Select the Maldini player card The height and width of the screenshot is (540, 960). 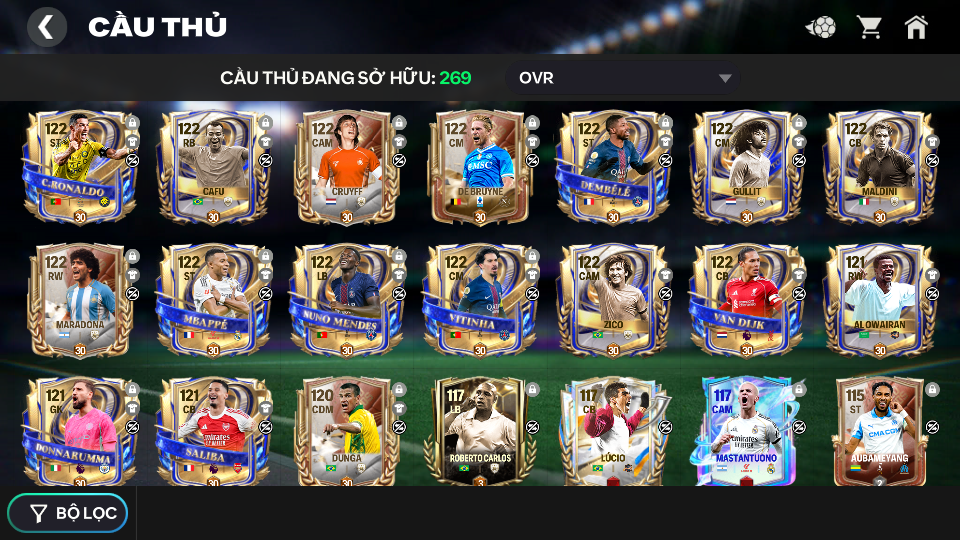879,167
